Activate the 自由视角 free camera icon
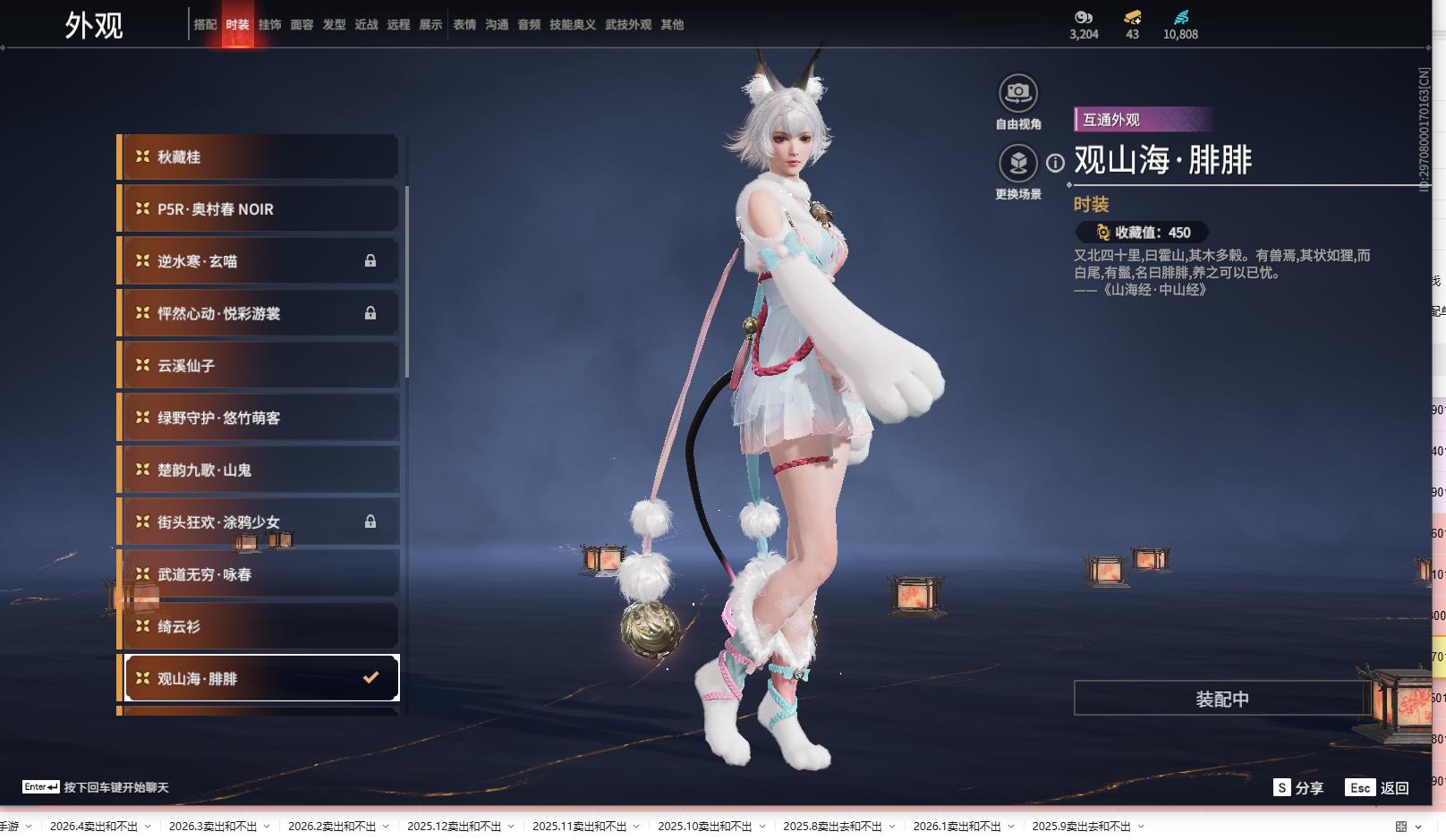 1018,93
